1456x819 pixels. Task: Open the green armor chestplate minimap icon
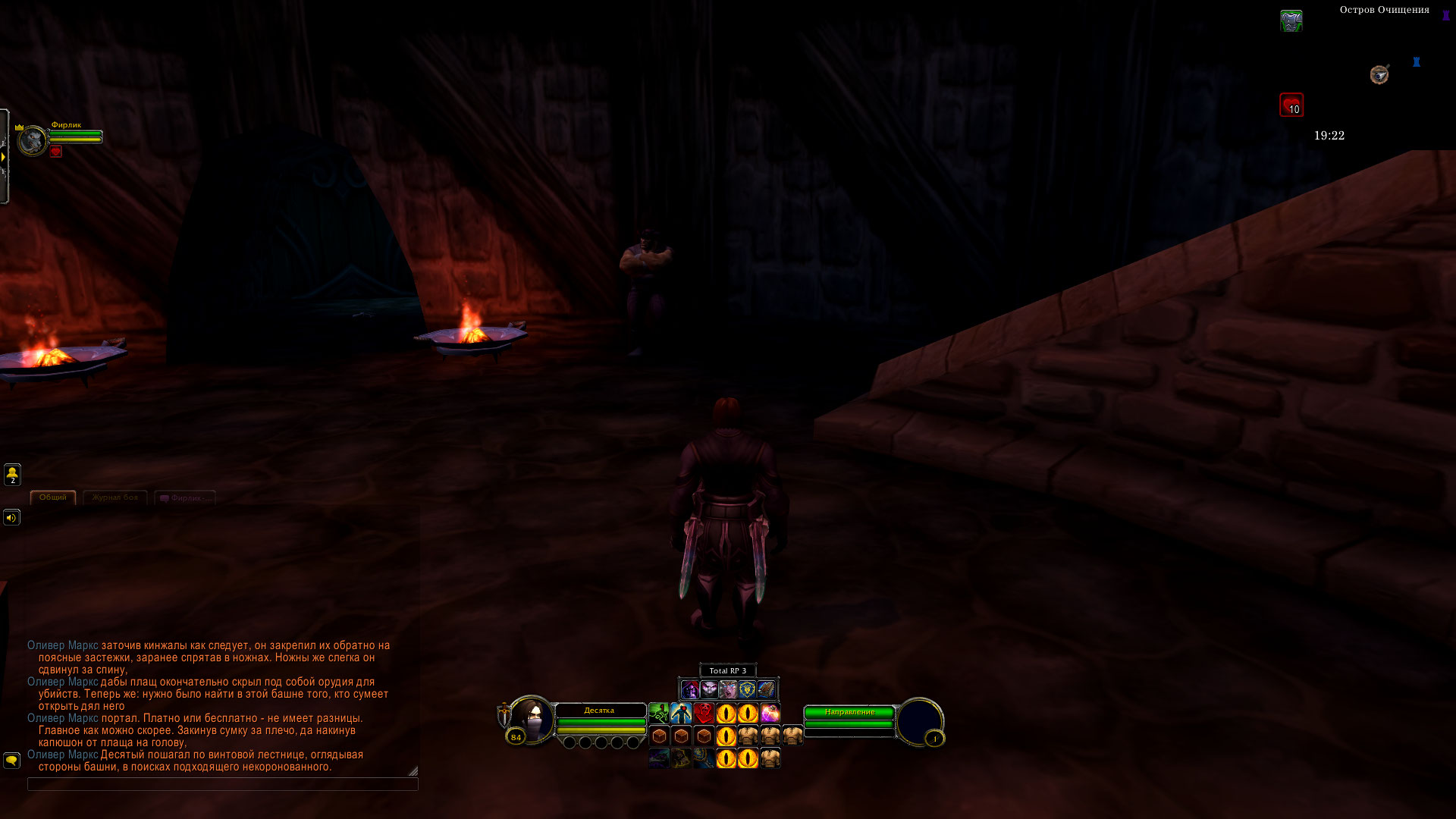[x=1291, y=20]
